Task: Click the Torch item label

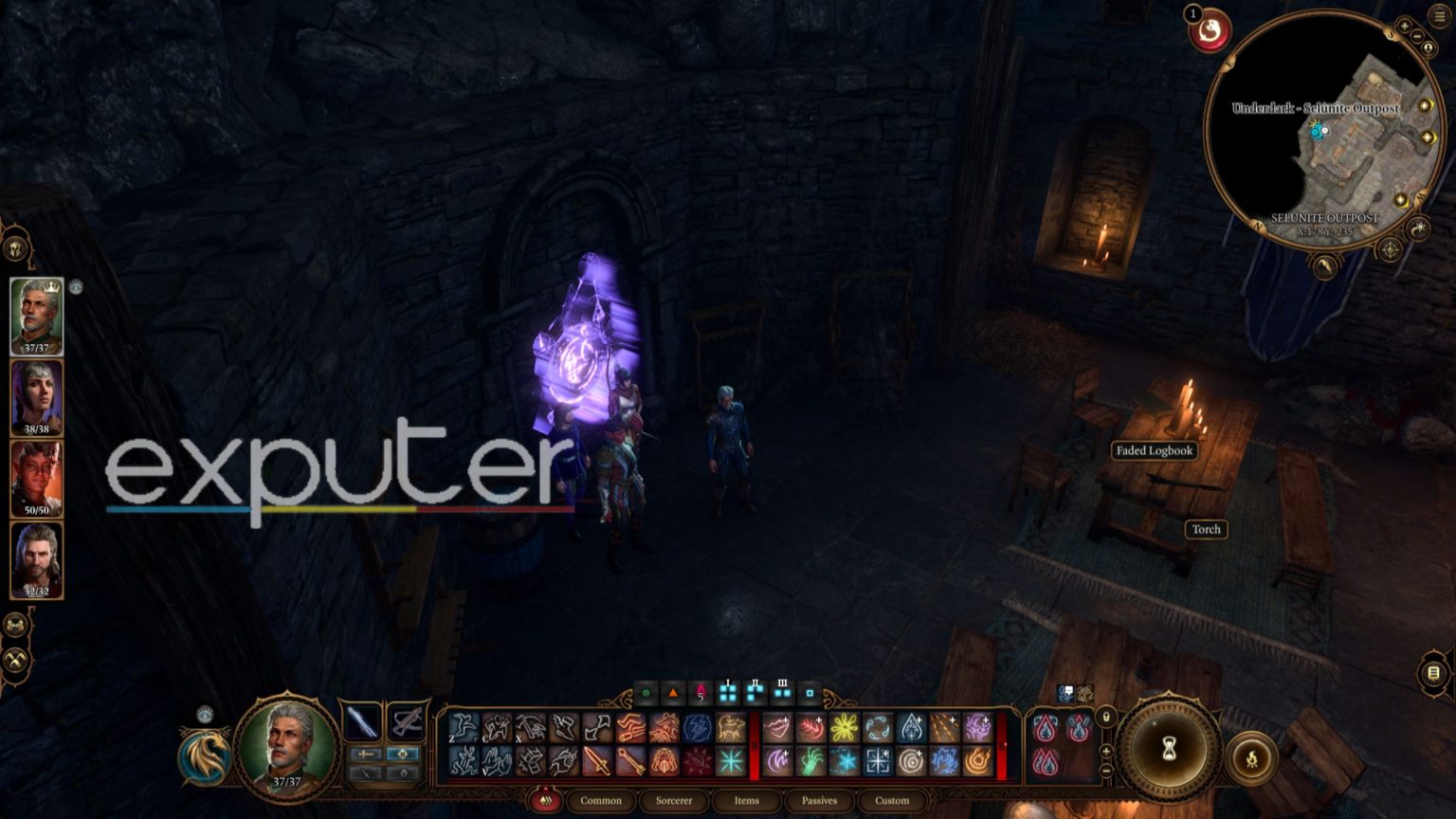Action: point(1206,530)
